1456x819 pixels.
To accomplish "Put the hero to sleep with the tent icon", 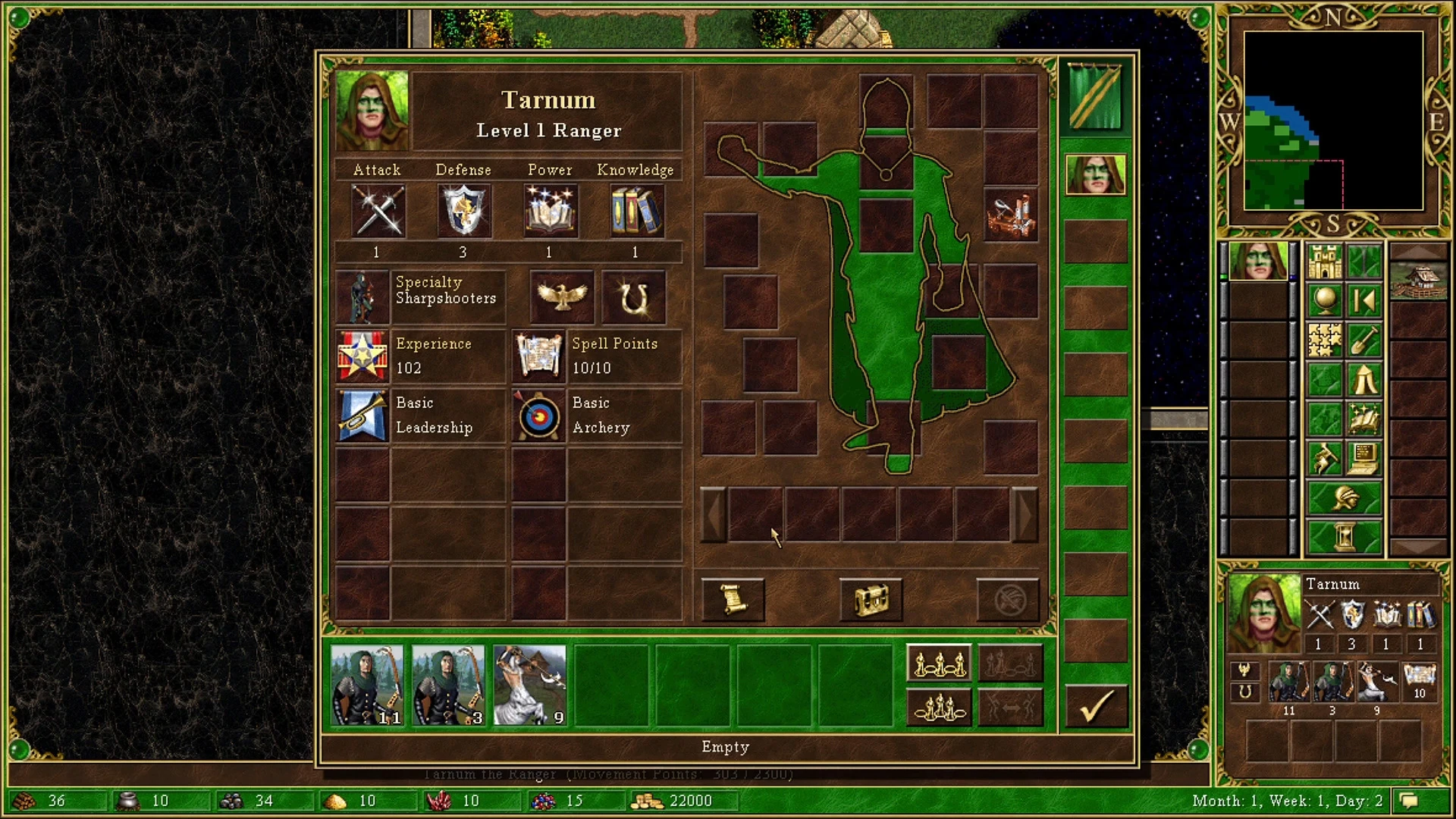I will click(1365, 378).
